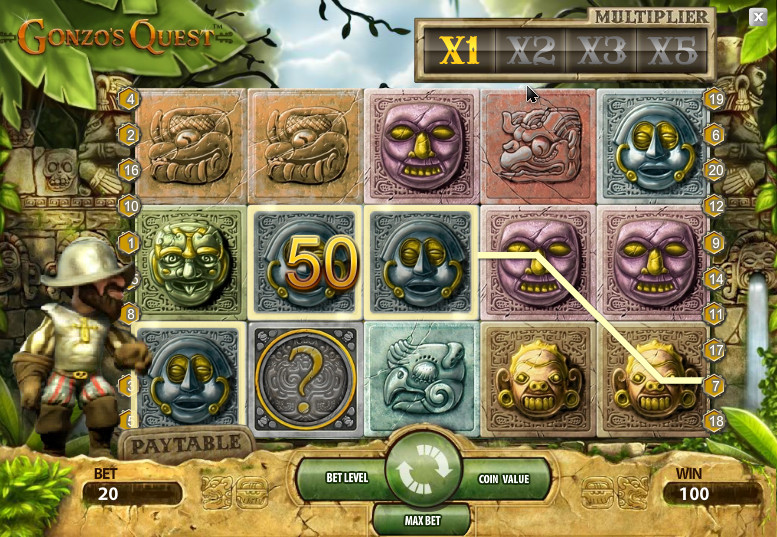Choose the payline 7 marker
The height and width of the screenshot is (537, 777).
pos(714,385)
